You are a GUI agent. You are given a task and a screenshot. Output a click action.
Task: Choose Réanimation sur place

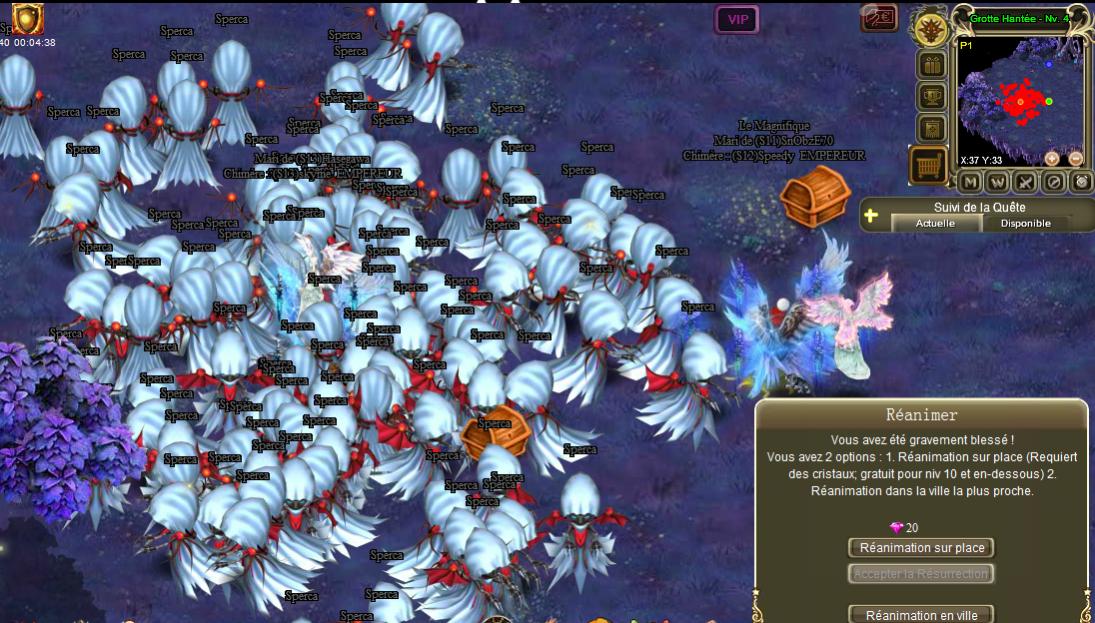coord(922,547)
